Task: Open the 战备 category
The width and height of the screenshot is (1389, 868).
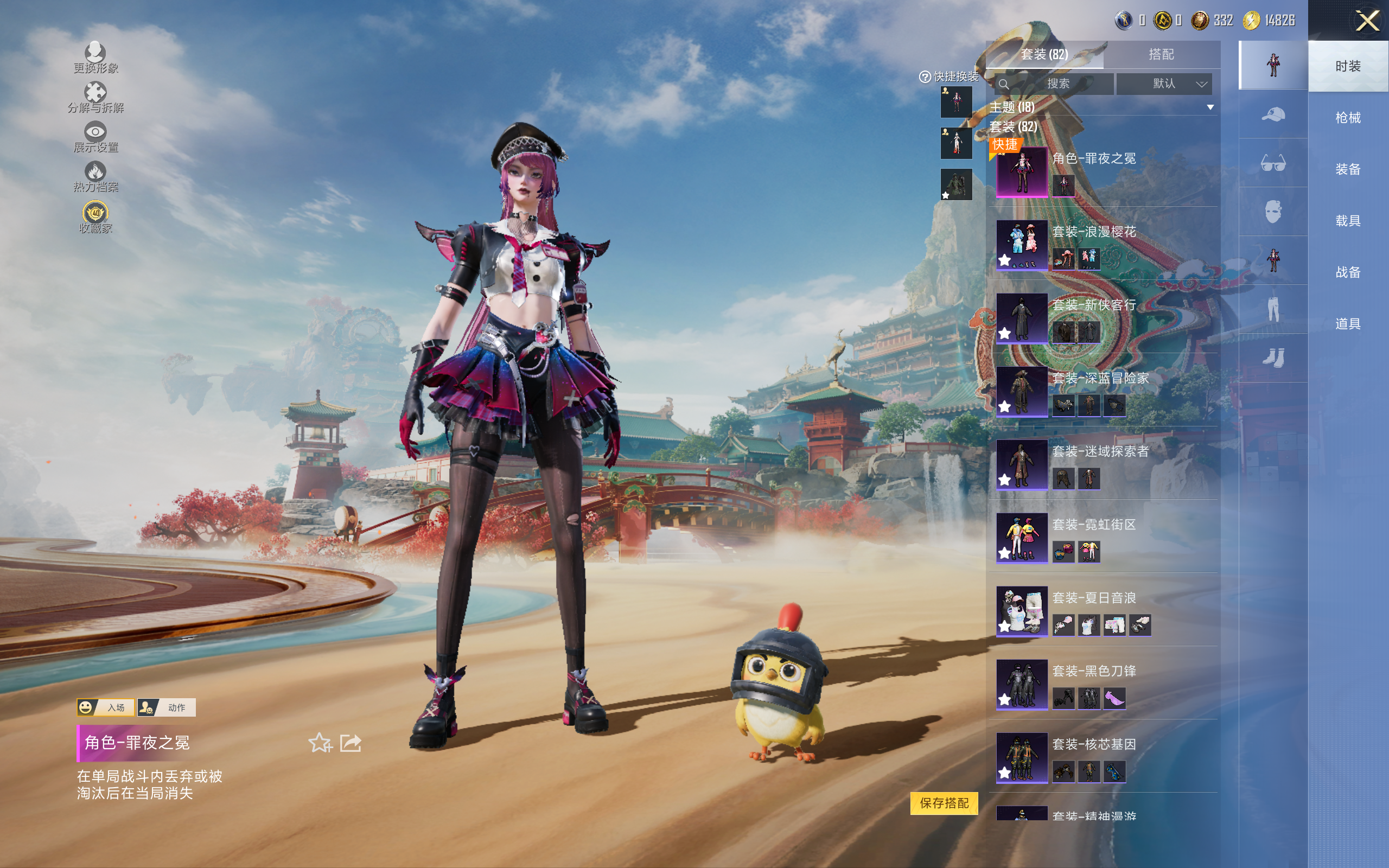Action: coord(1347,272)
